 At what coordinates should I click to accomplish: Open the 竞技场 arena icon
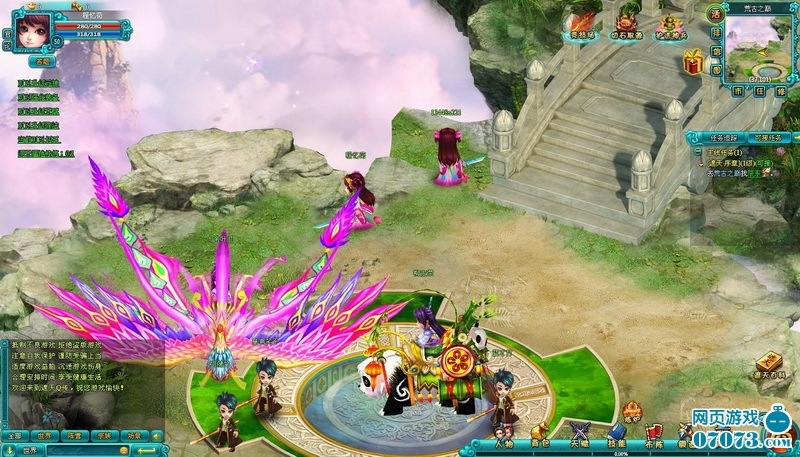pos(582,23)
